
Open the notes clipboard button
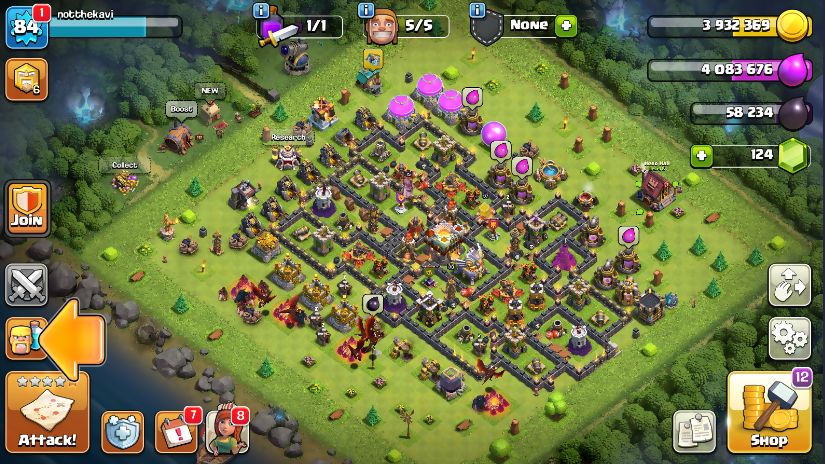coord(694,431)
